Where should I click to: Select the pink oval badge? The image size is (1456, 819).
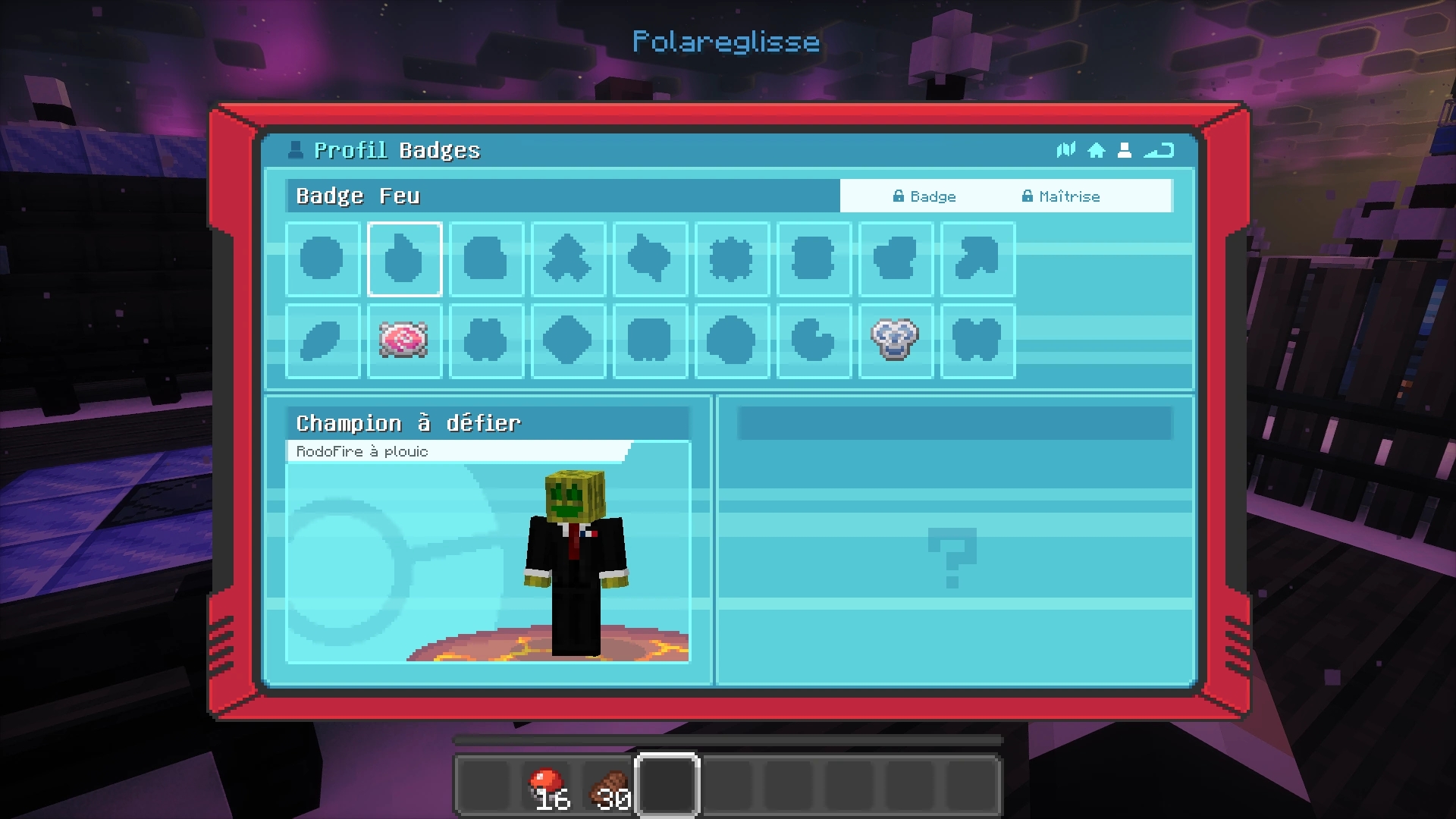404,340
